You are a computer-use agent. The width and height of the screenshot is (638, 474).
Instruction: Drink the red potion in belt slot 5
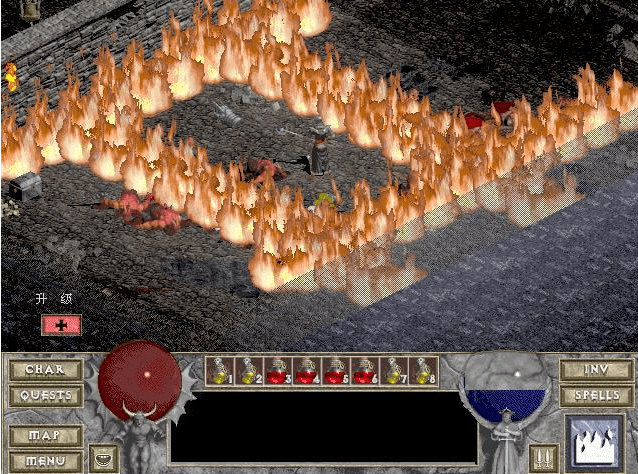335,371
